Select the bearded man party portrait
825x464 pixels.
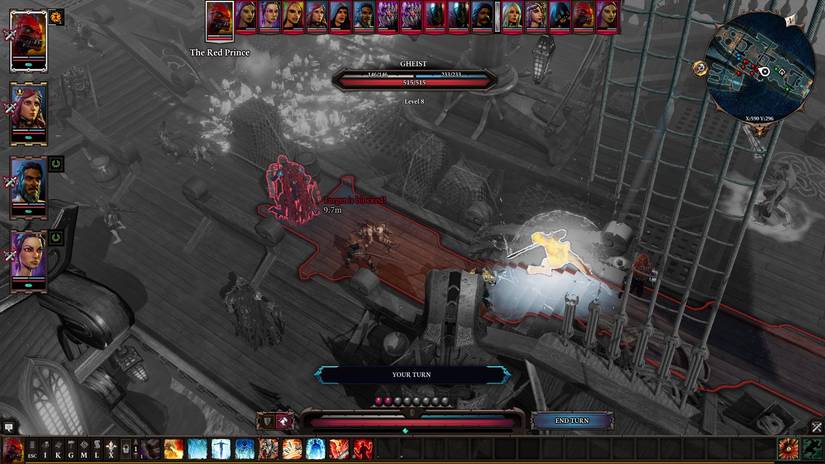(28, 182)
